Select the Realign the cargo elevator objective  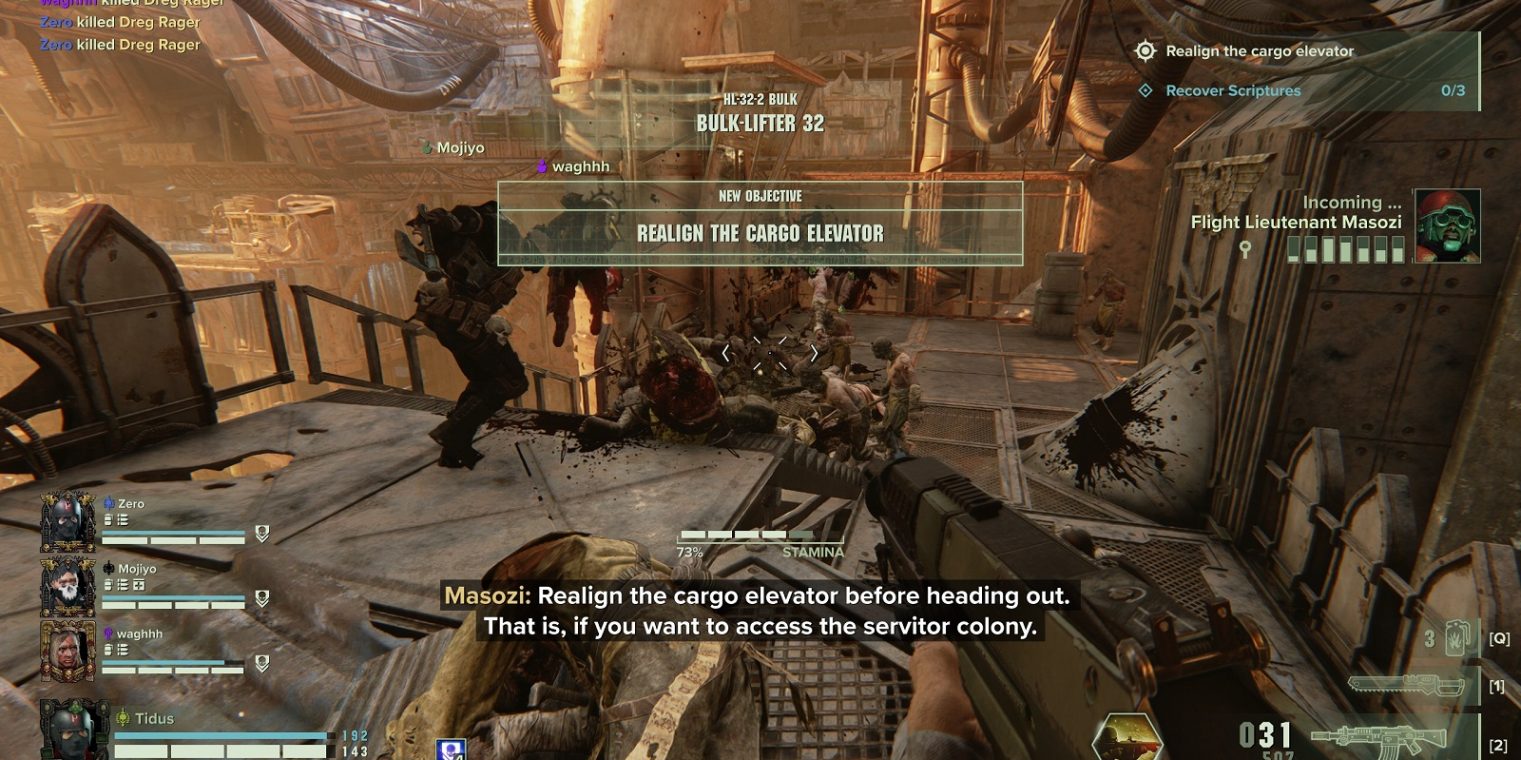click(x=1258, y=51)
